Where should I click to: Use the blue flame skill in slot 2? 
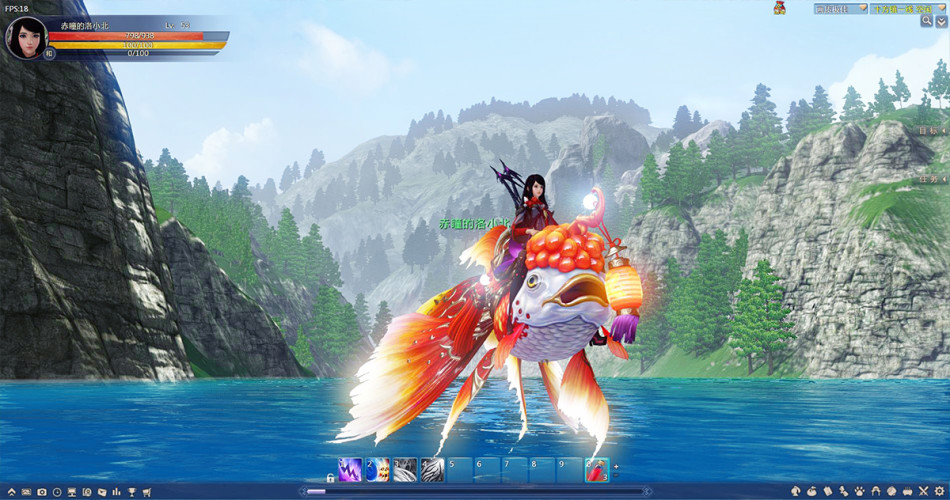pos(377,469)
